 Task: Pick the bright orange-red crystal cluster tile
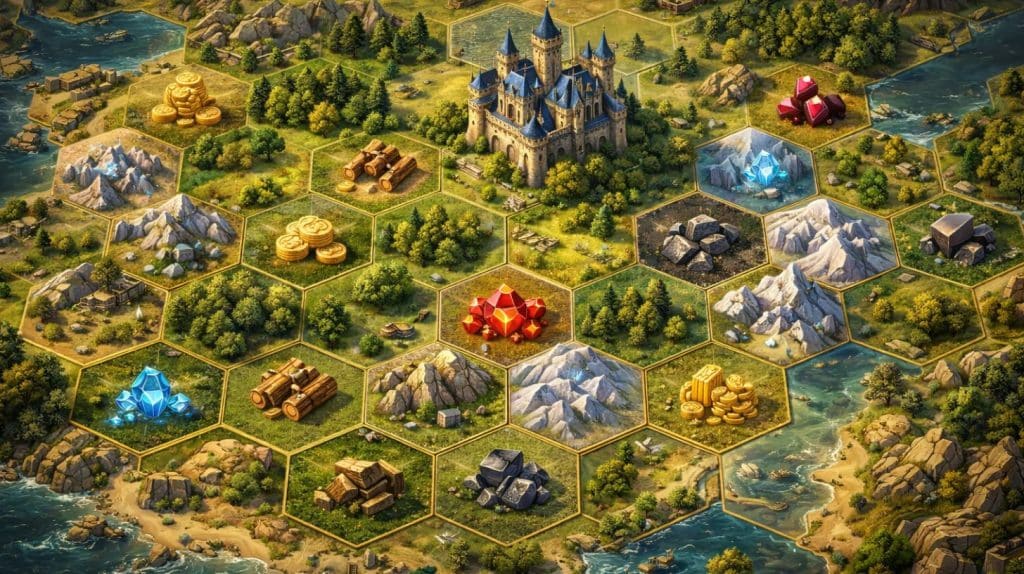tap(505, 314)
